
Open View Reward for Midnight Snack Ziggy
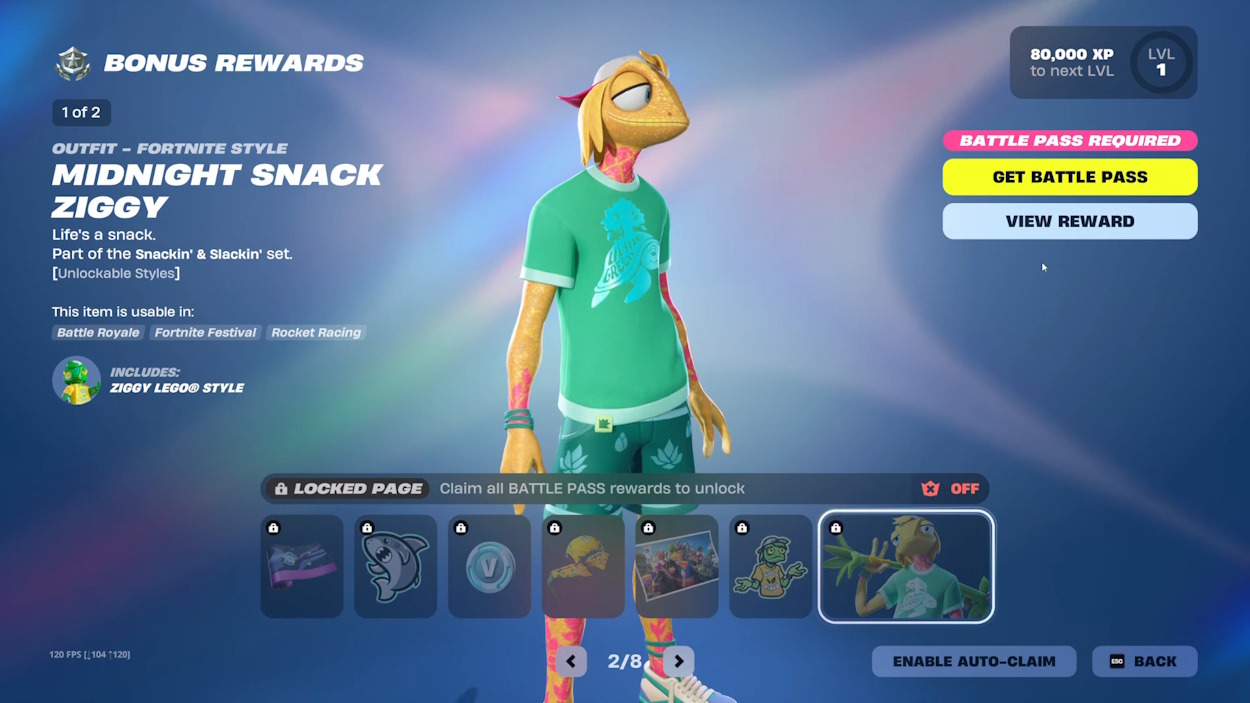[x=1069, y=221]
